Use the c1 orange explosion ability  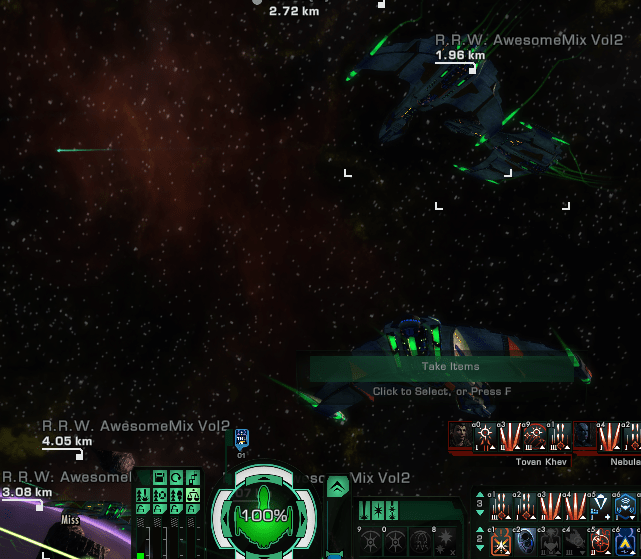(500, 541)
